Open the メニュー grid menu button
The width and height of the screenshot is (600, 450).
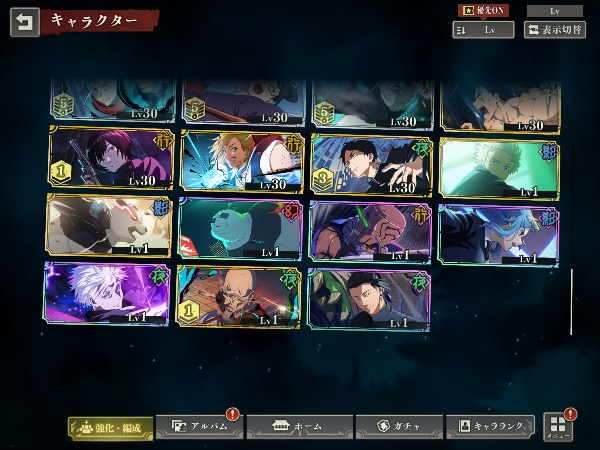pyautogui.click(x=558, y=427)
